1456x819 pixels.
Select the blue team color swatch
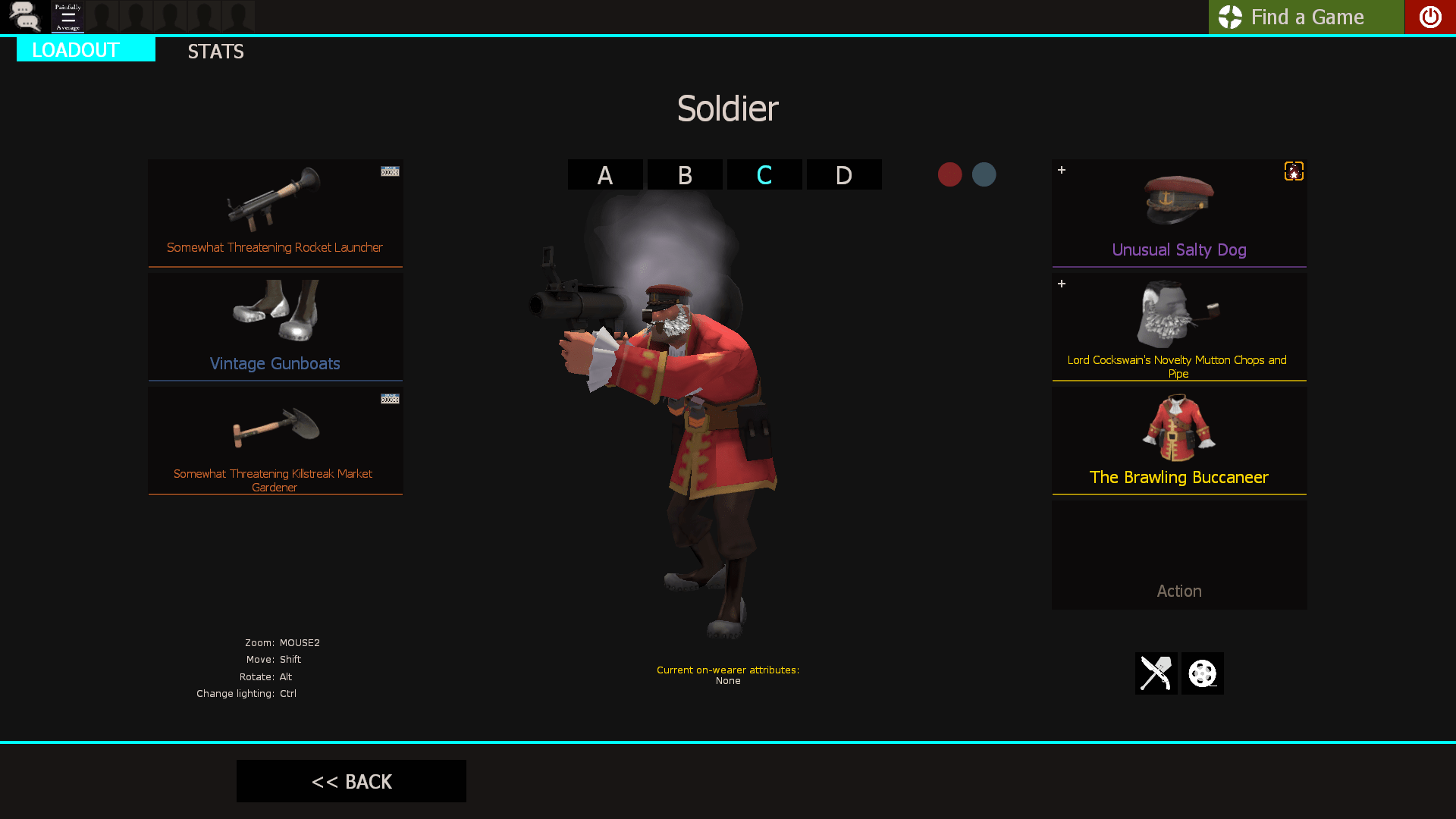point(984,174)
